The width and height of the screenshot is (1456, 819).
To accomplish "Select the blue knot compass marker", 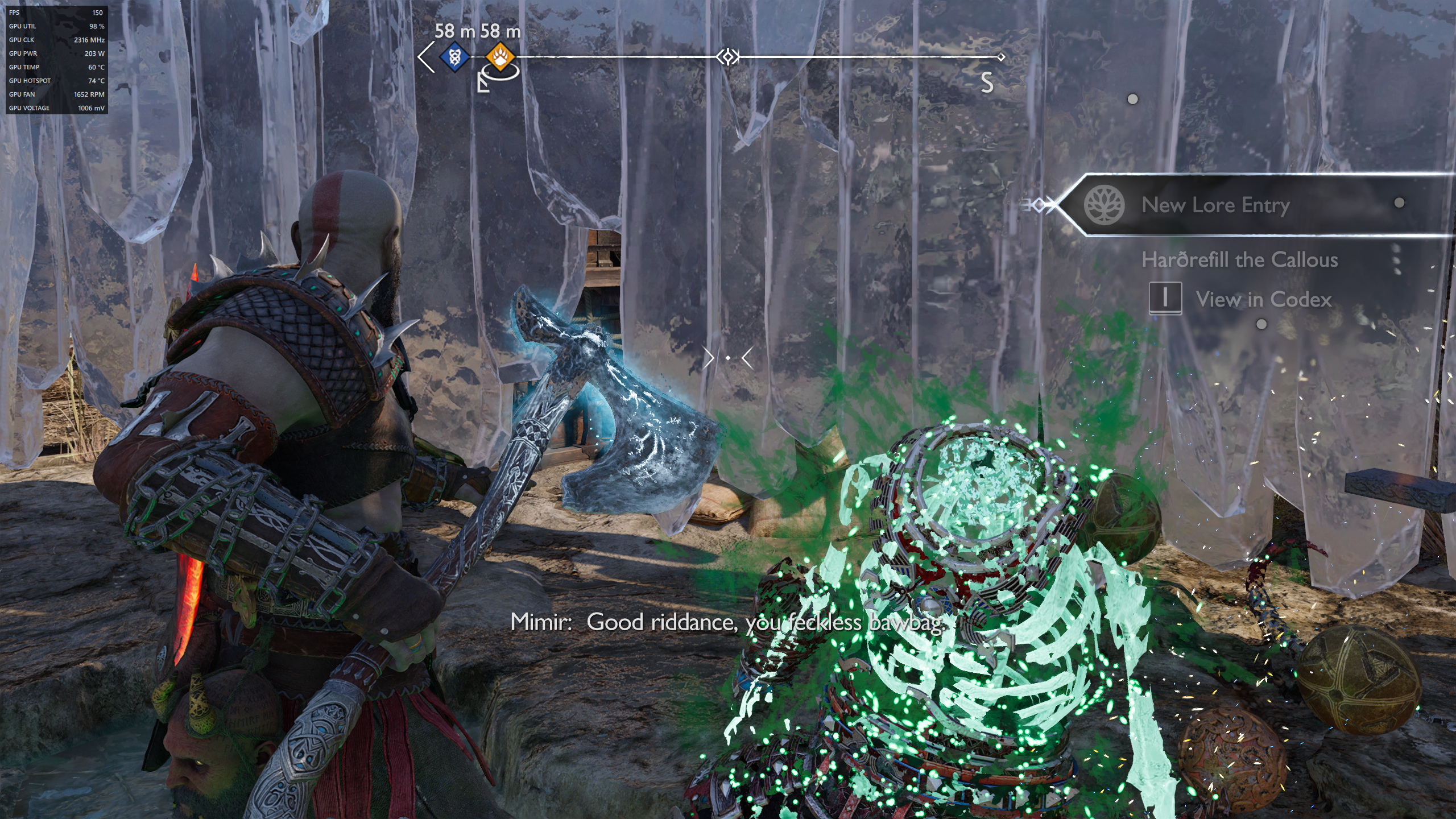I will pos(454,57).
